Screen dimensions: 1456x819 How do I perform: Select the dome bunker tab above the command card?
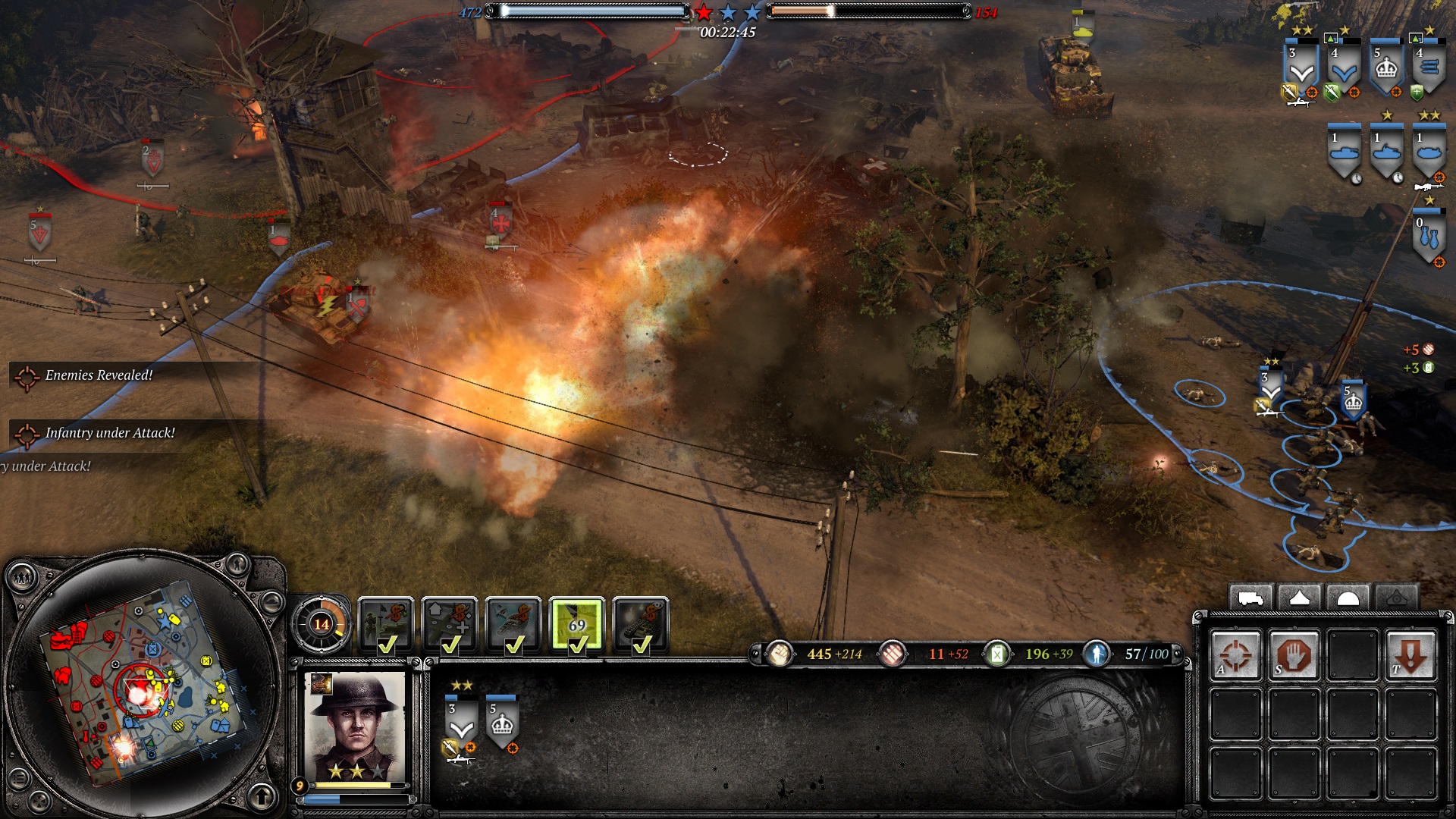point(1348,598)
